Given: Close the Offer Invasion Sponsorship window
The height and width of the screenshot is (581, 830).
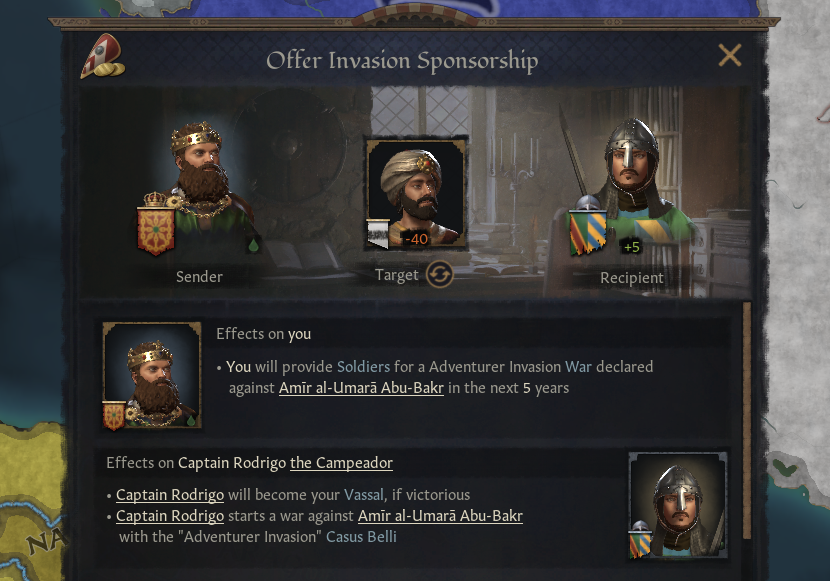Looking at the screenshot, I should click(x=730, y=56).
